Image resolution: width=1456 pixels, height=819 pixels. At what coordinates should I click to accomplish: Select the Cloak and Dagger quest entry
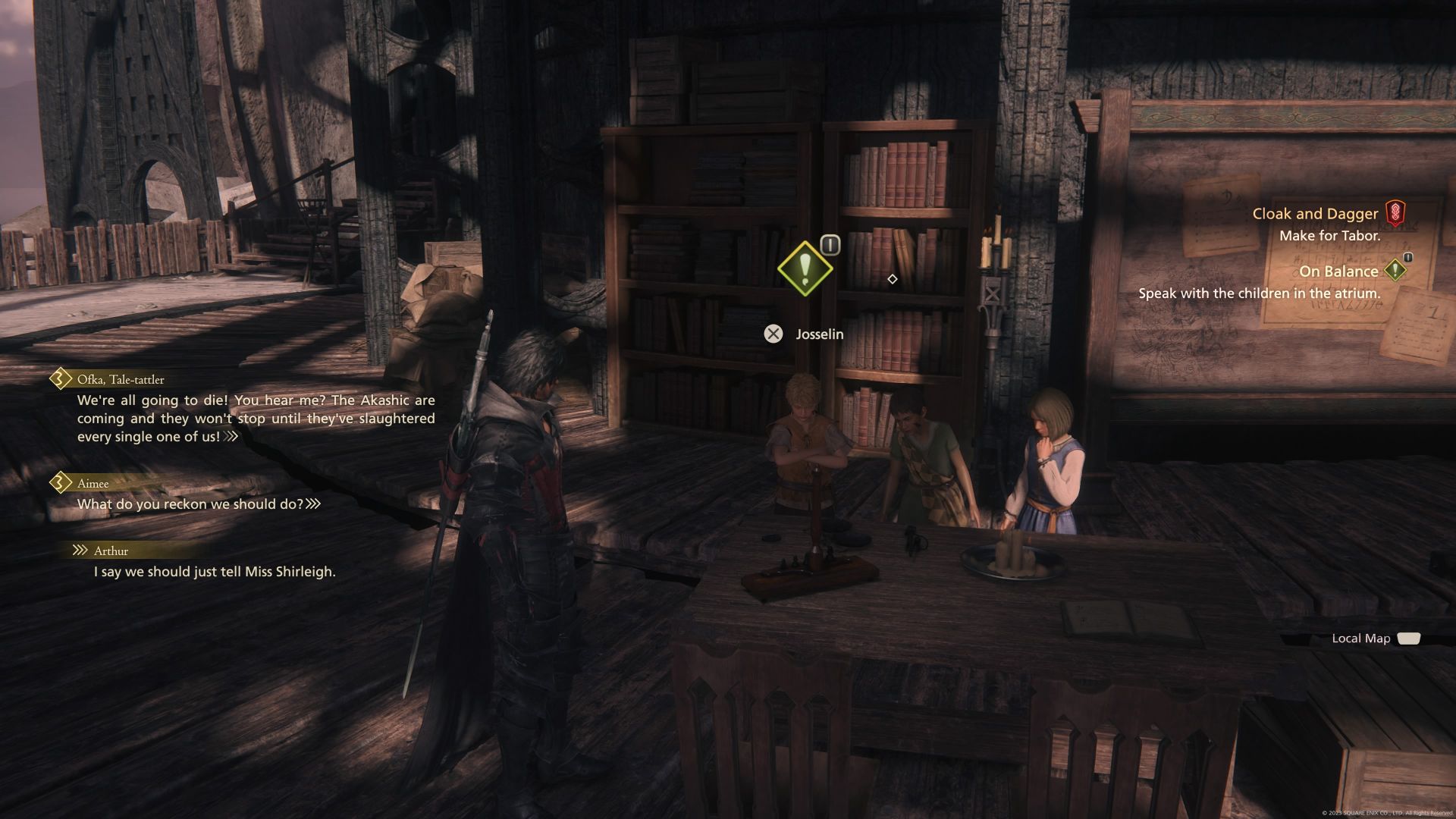[x=1316, y=213]
